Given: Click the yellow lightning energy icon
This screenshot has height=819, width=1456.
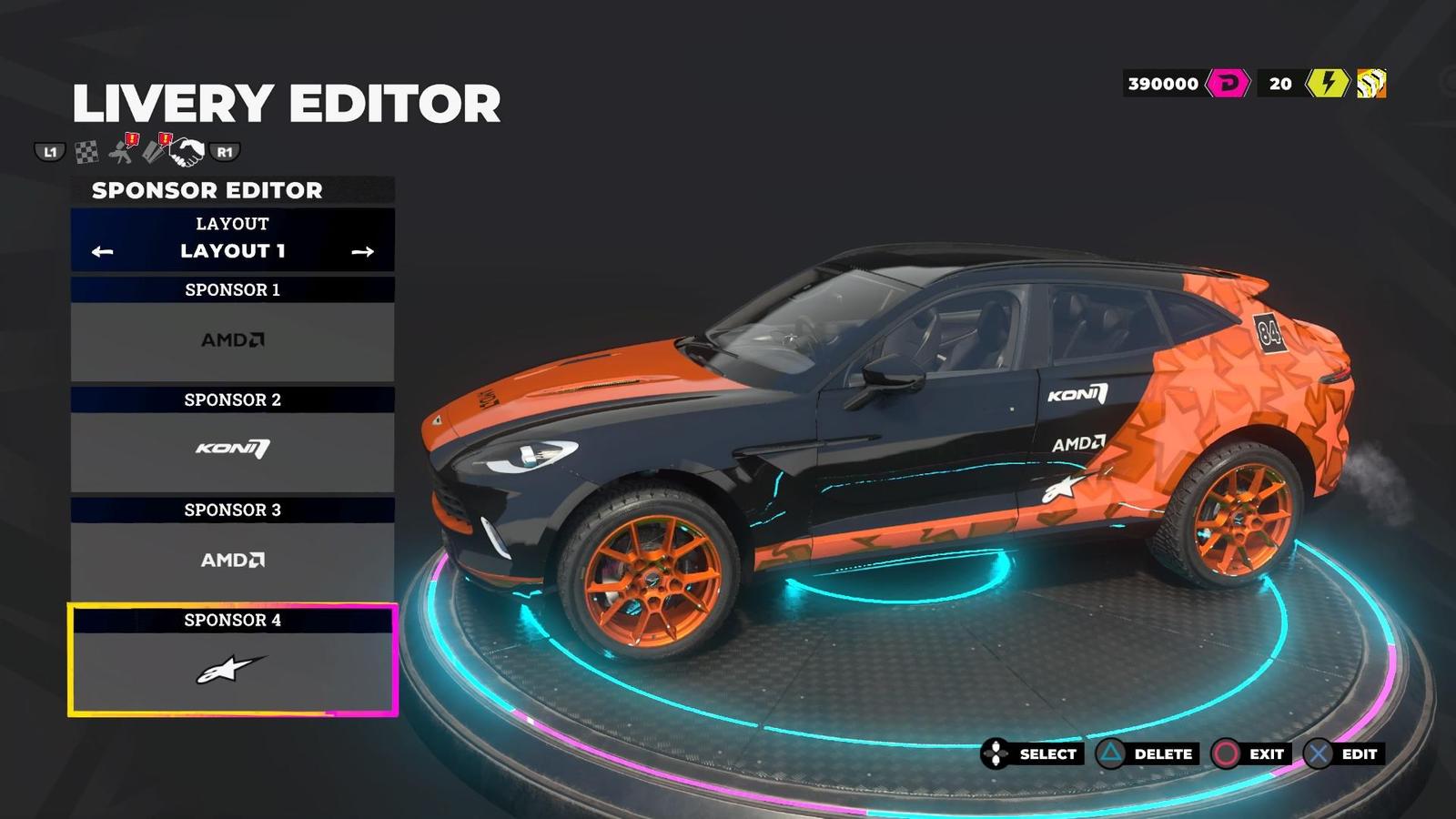Looking at the screenshot, I should [x=1327, y=84].
